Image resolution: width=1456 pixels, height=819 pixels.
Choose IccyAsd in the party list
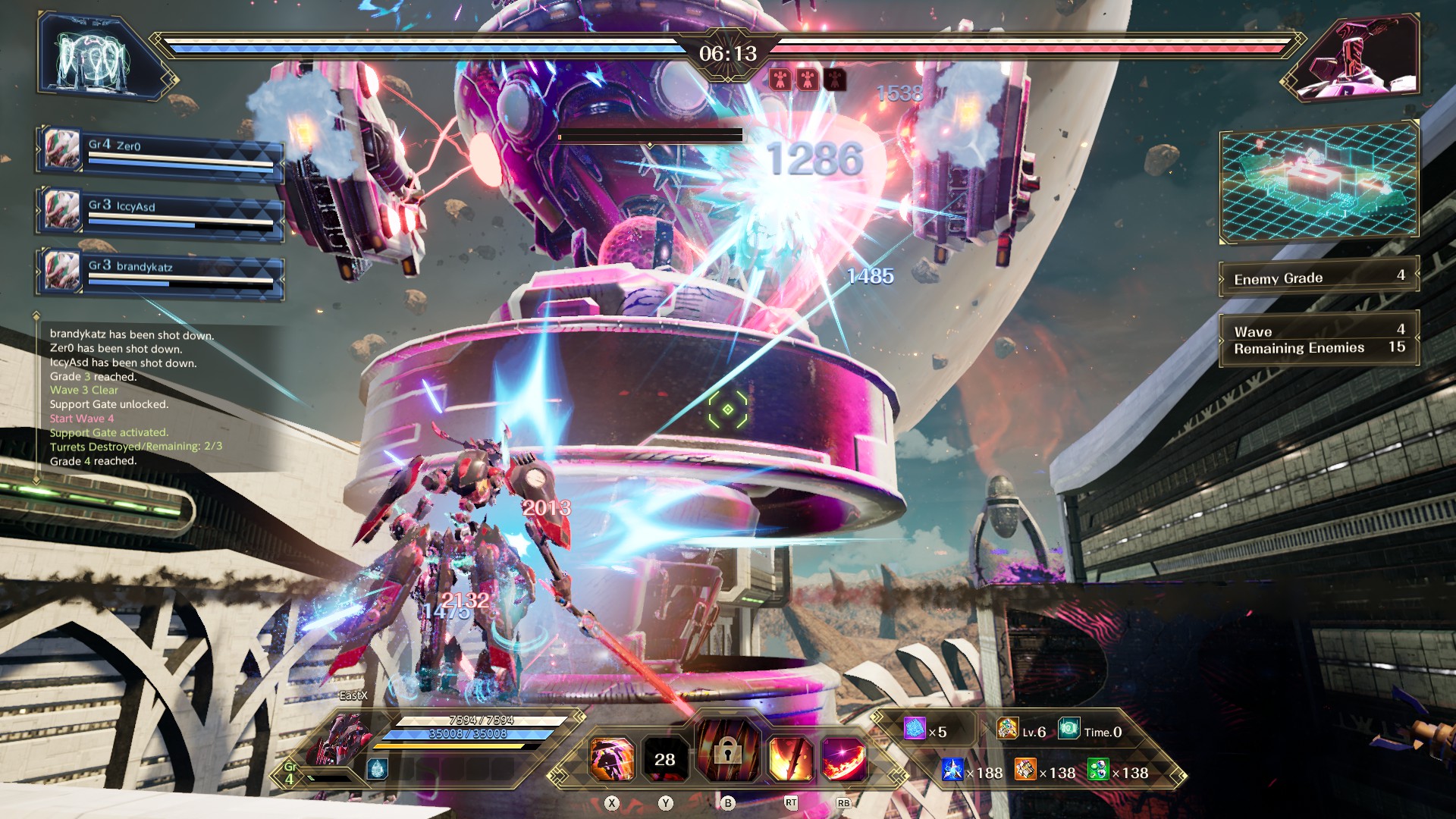160,213
